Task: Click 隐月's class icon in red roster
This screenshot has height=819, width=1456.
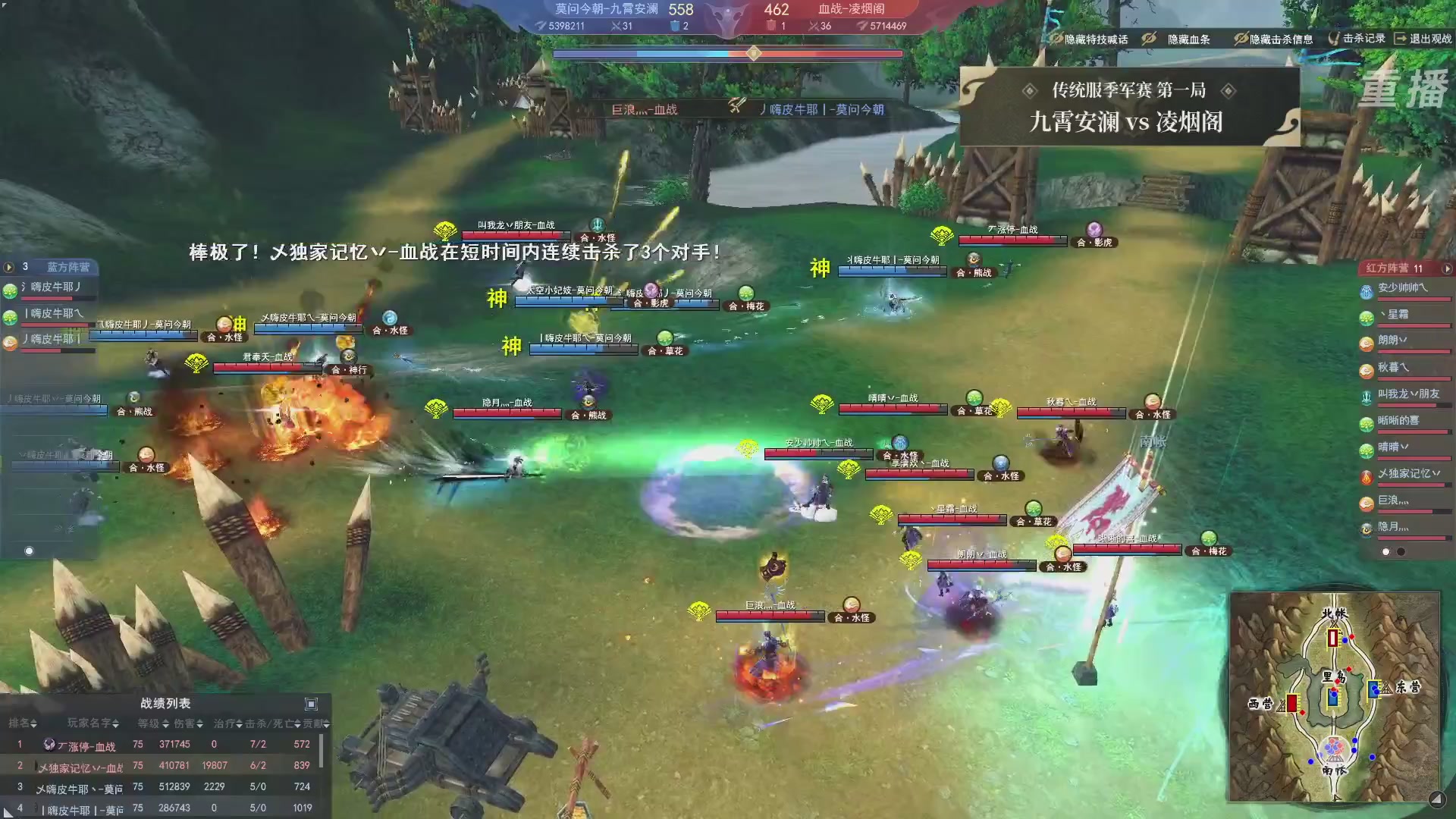Action: tap(1365, 529)
